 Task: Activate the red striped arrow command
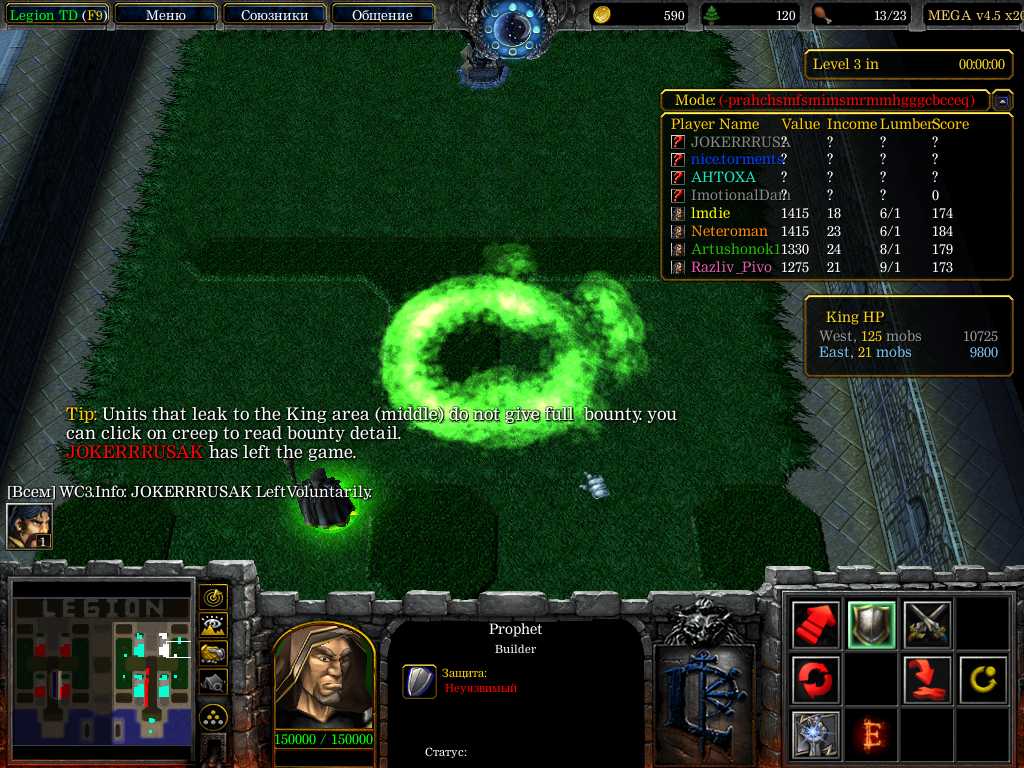[x=814, y=625]
